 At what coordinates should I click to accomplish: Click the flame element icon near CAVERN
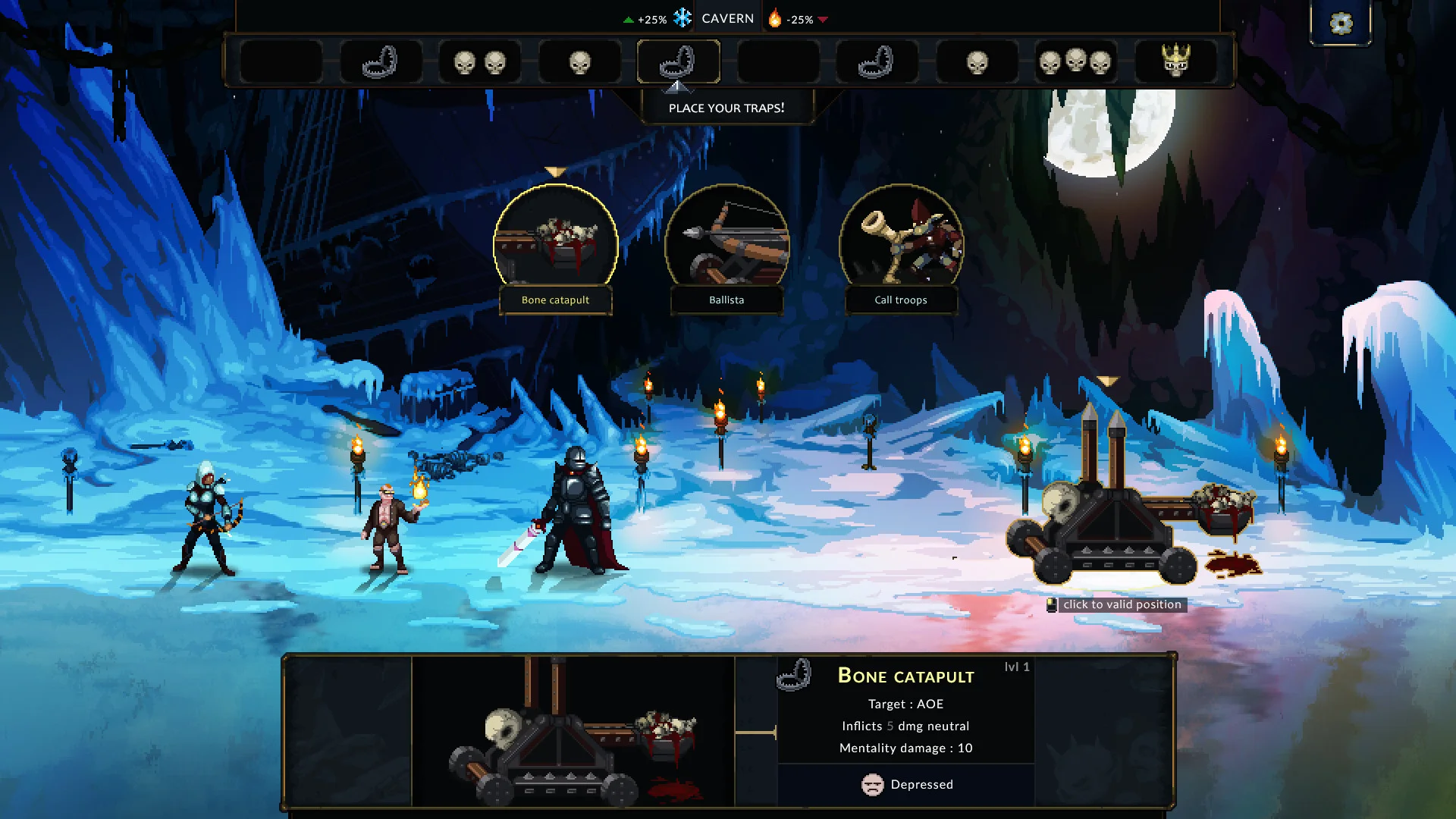click(x=773, y=17)
